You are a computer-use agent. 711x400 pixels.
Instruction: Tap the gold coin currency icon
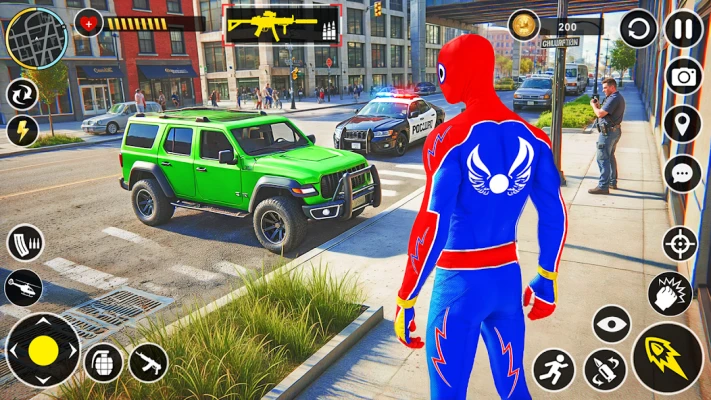524,25
